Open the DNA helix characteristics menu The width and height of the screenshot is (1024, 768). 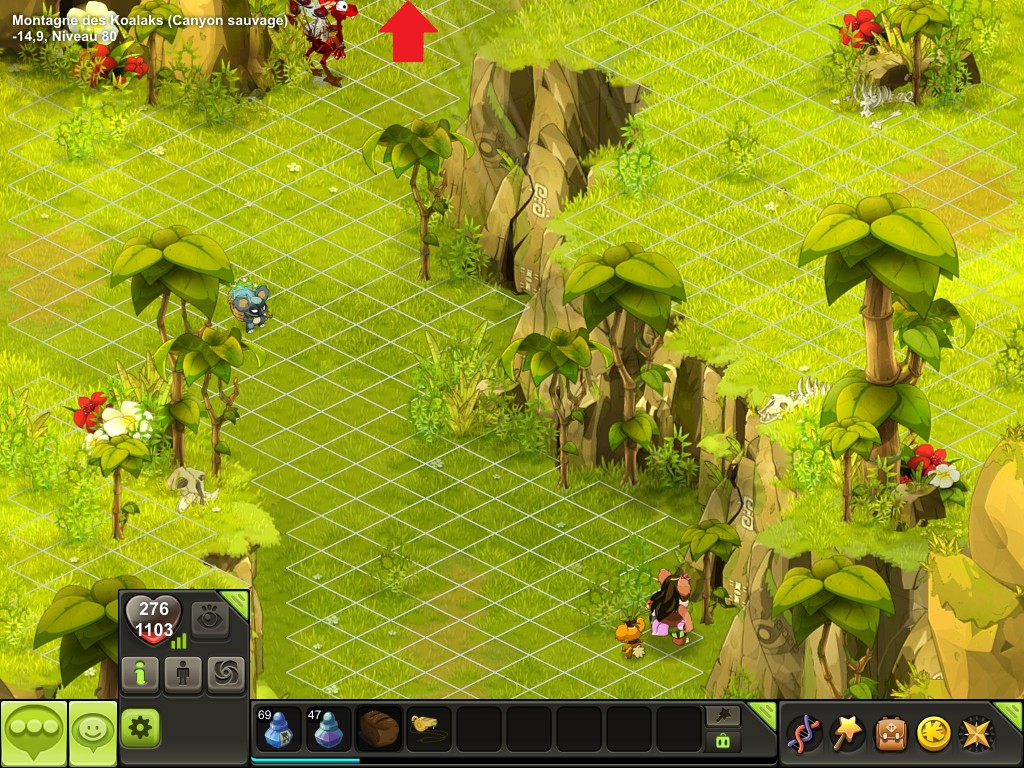804,733
